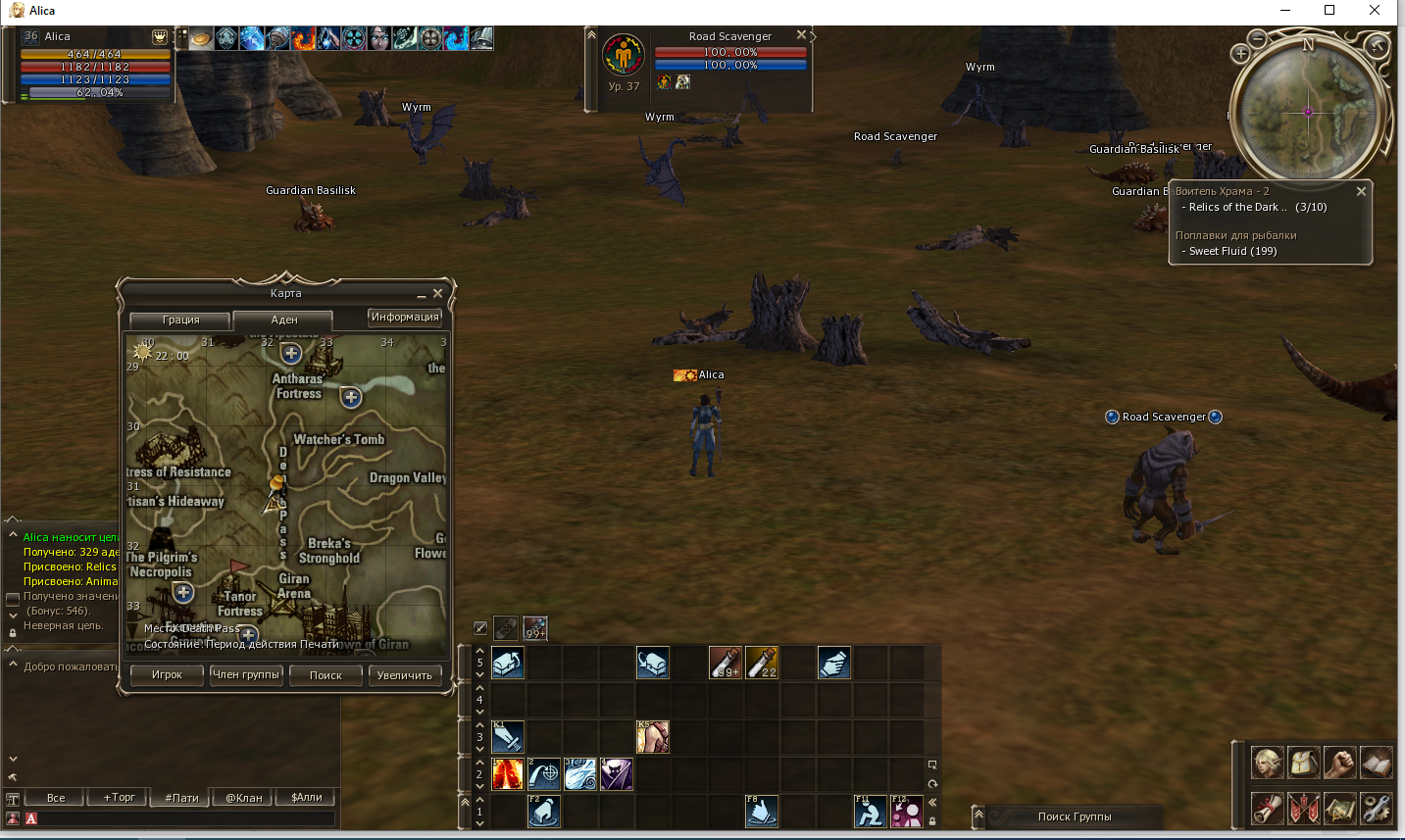Expand hotbar row 2 with its up arrow
The height and width of the screenshot is (840, 1405).
coord(479,762)
